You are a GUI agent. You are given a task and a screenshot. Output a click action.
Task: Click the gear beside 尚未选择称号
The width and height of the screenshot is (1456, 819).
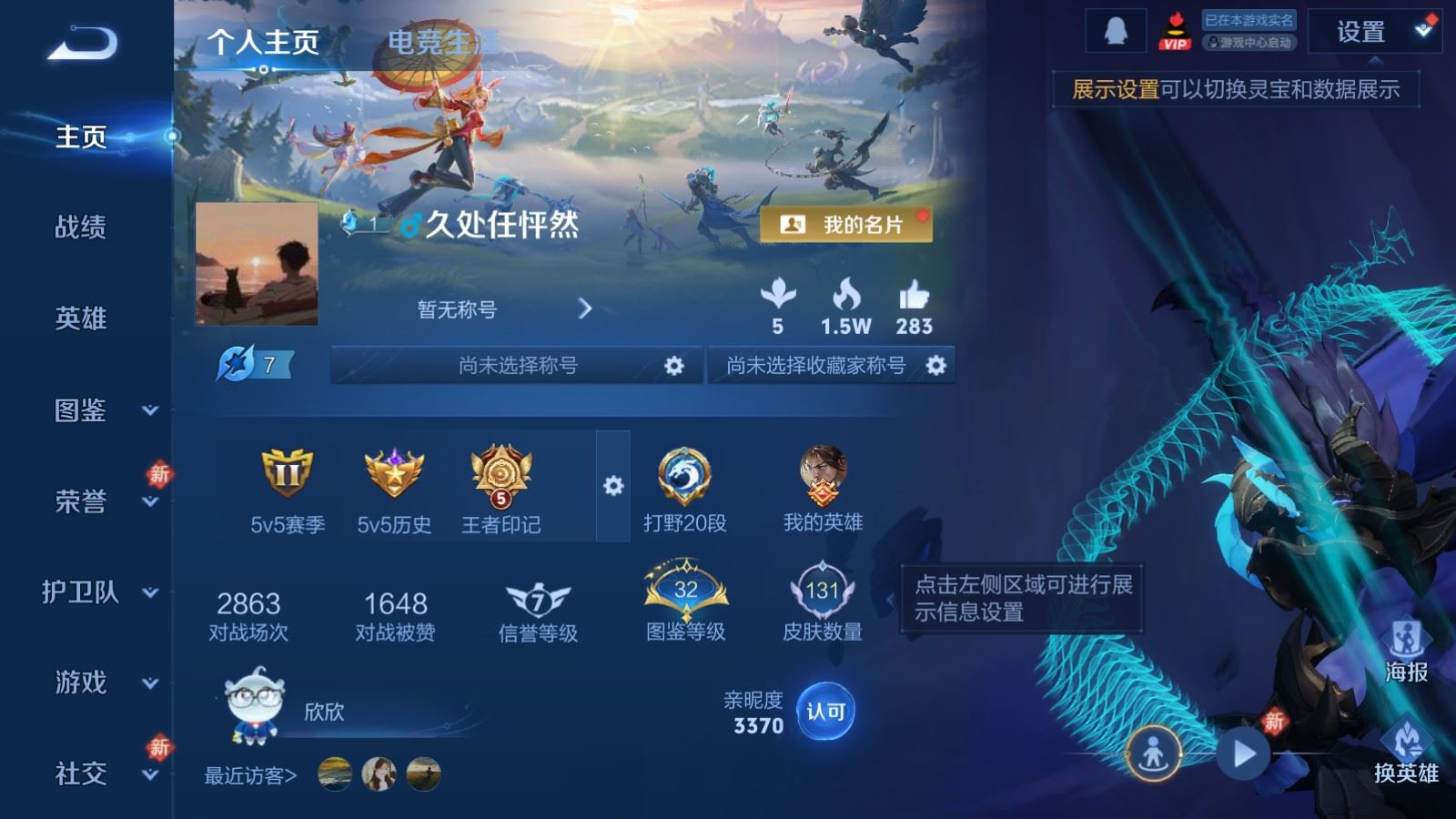[674, 364]
